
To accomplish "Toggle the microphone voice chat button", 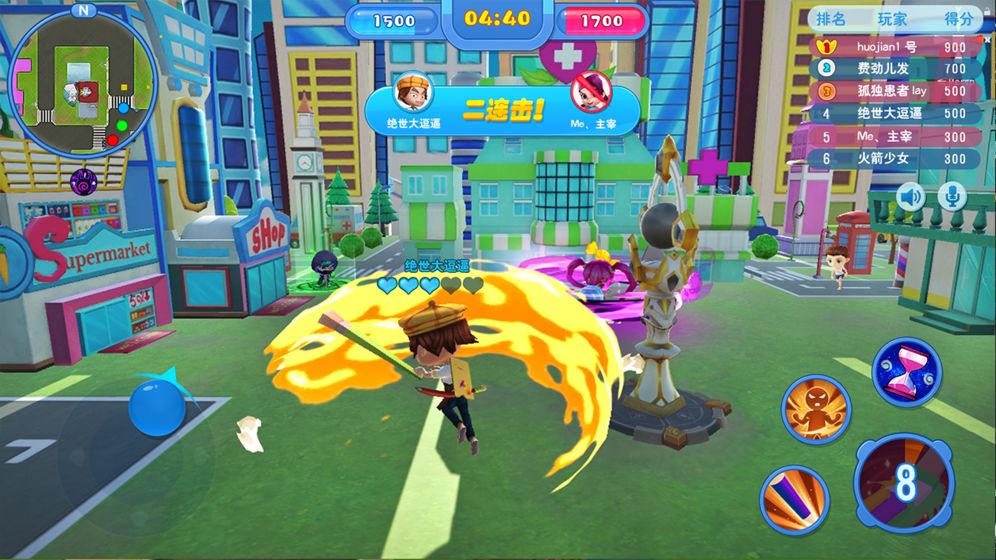I will pyautogui.click(x=952, y=196).
